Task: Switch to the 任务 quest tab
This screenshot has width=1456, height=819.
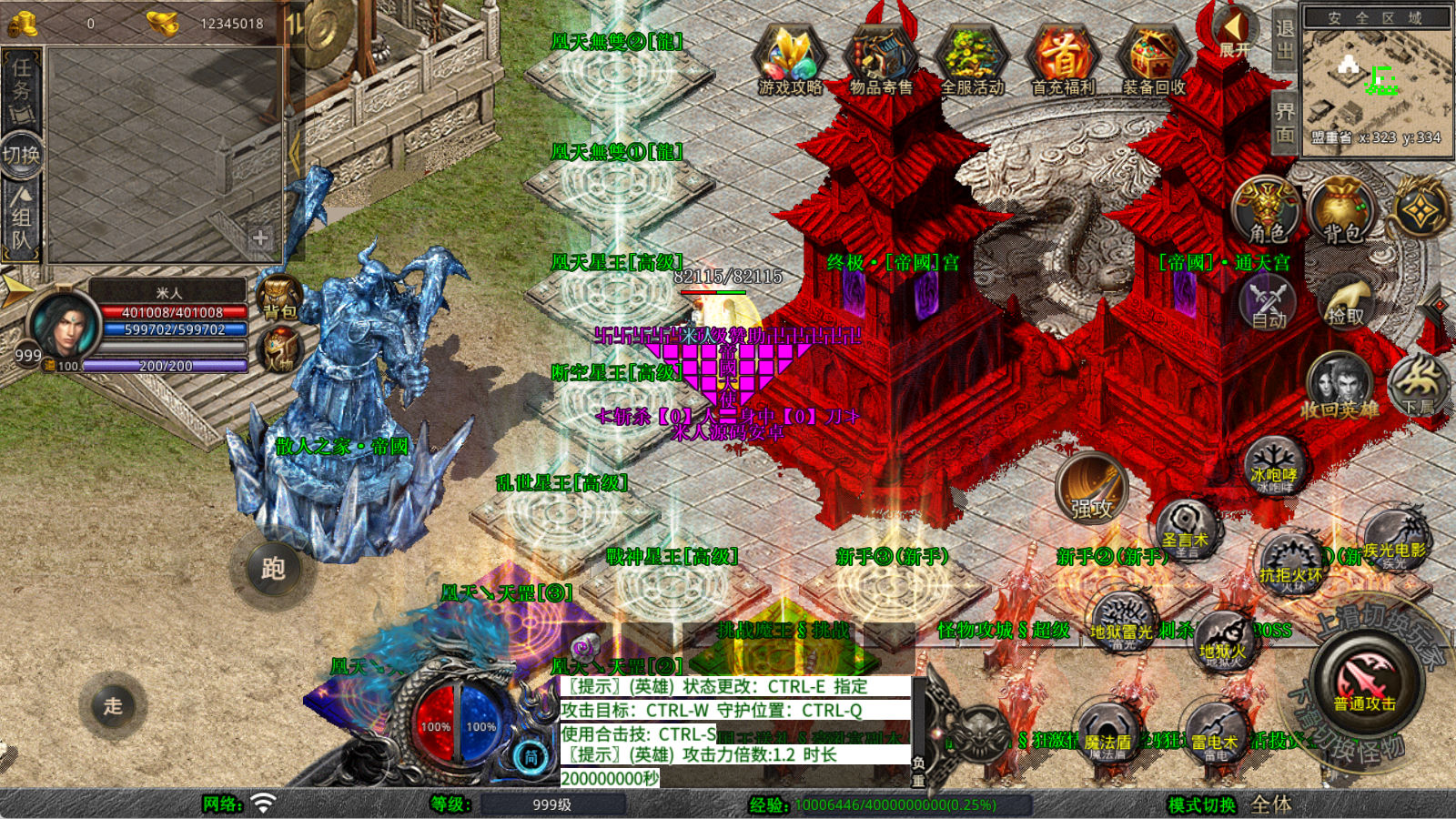Action: pos(21,89)
